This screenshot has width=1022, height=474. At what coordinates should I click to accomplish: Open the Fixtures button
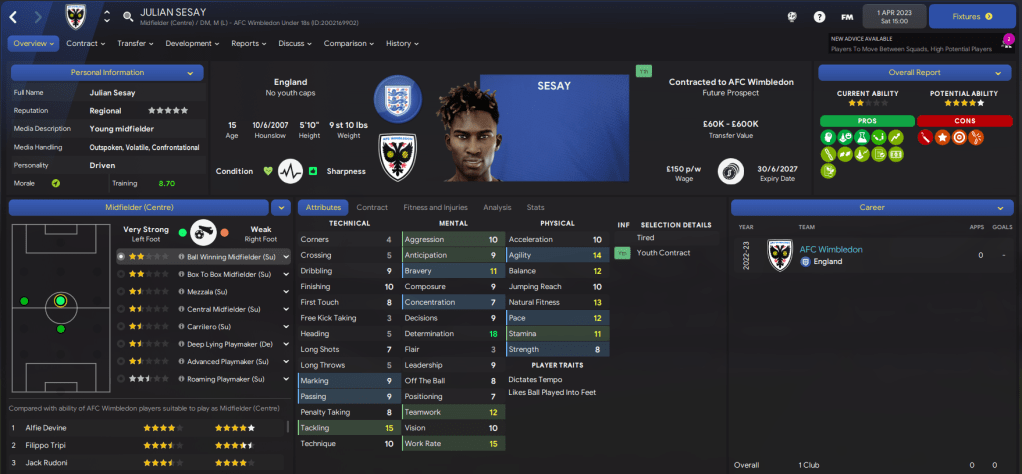click(x=971, y=16)
